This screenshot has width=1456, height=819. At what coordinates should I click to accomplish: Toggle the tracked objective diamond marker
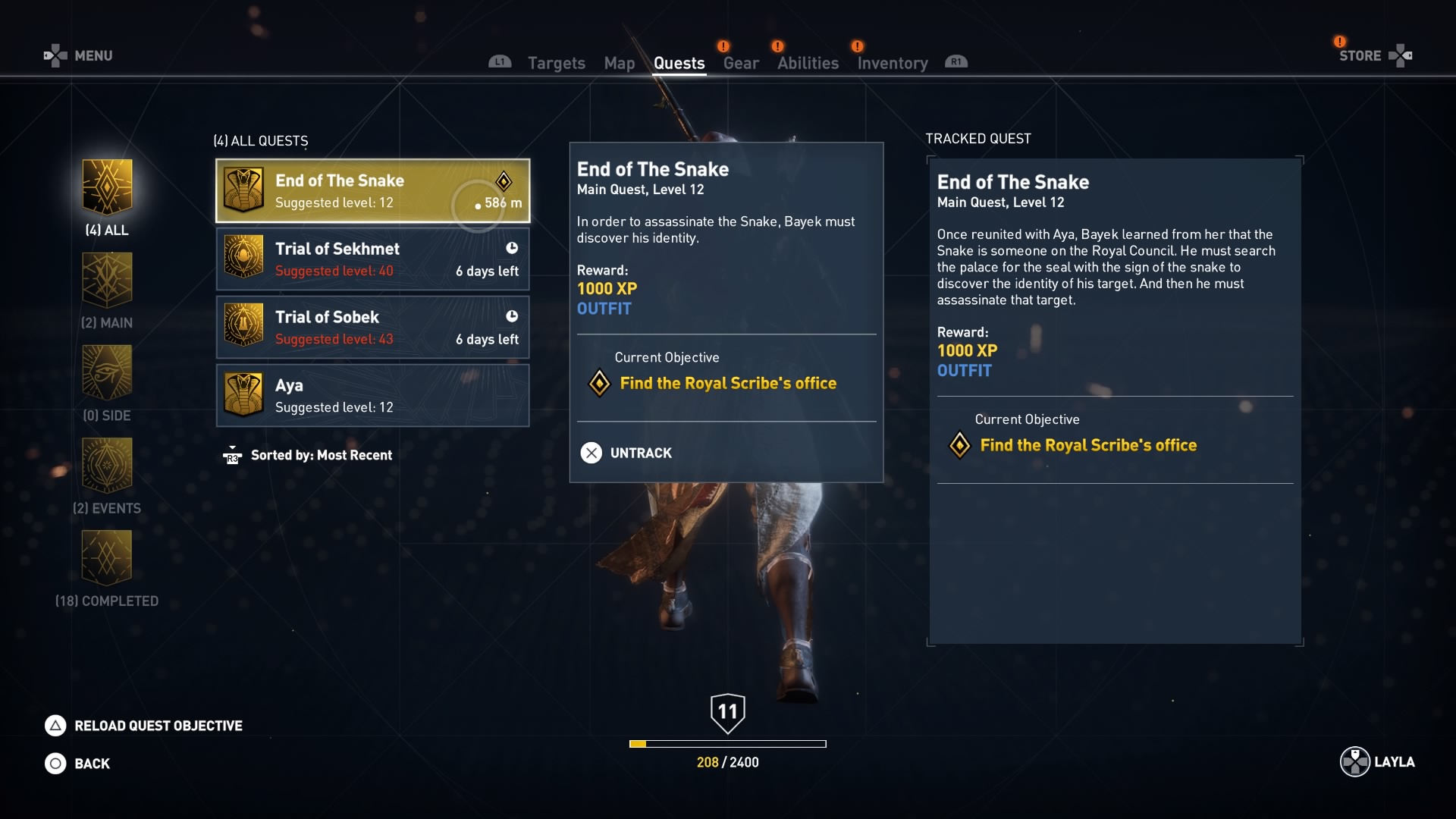point(960,445)
